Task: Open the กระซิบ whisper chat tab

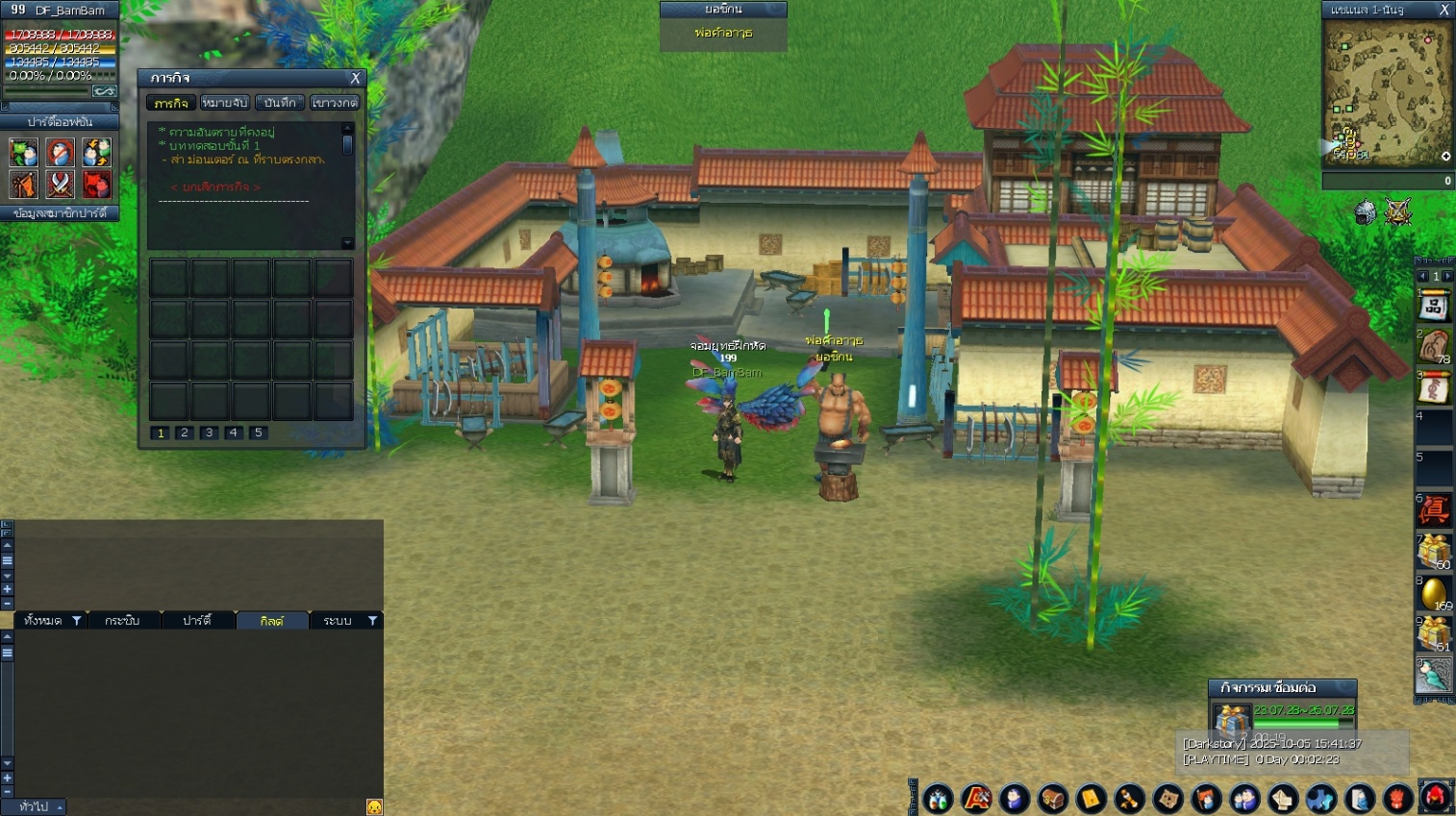Action: tap(122, 621)
